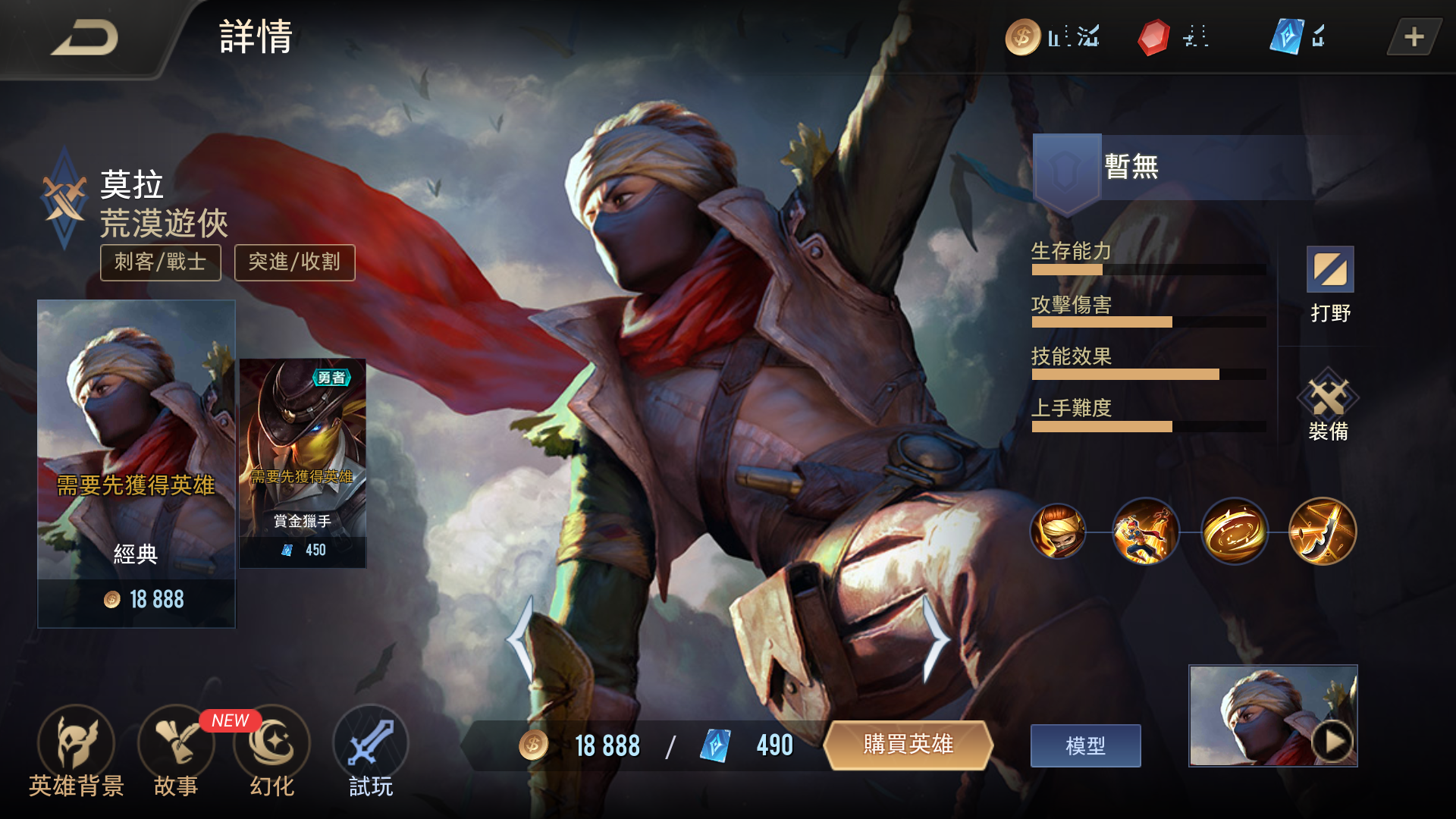Switch to 模型 model view

click(1085, 745)
